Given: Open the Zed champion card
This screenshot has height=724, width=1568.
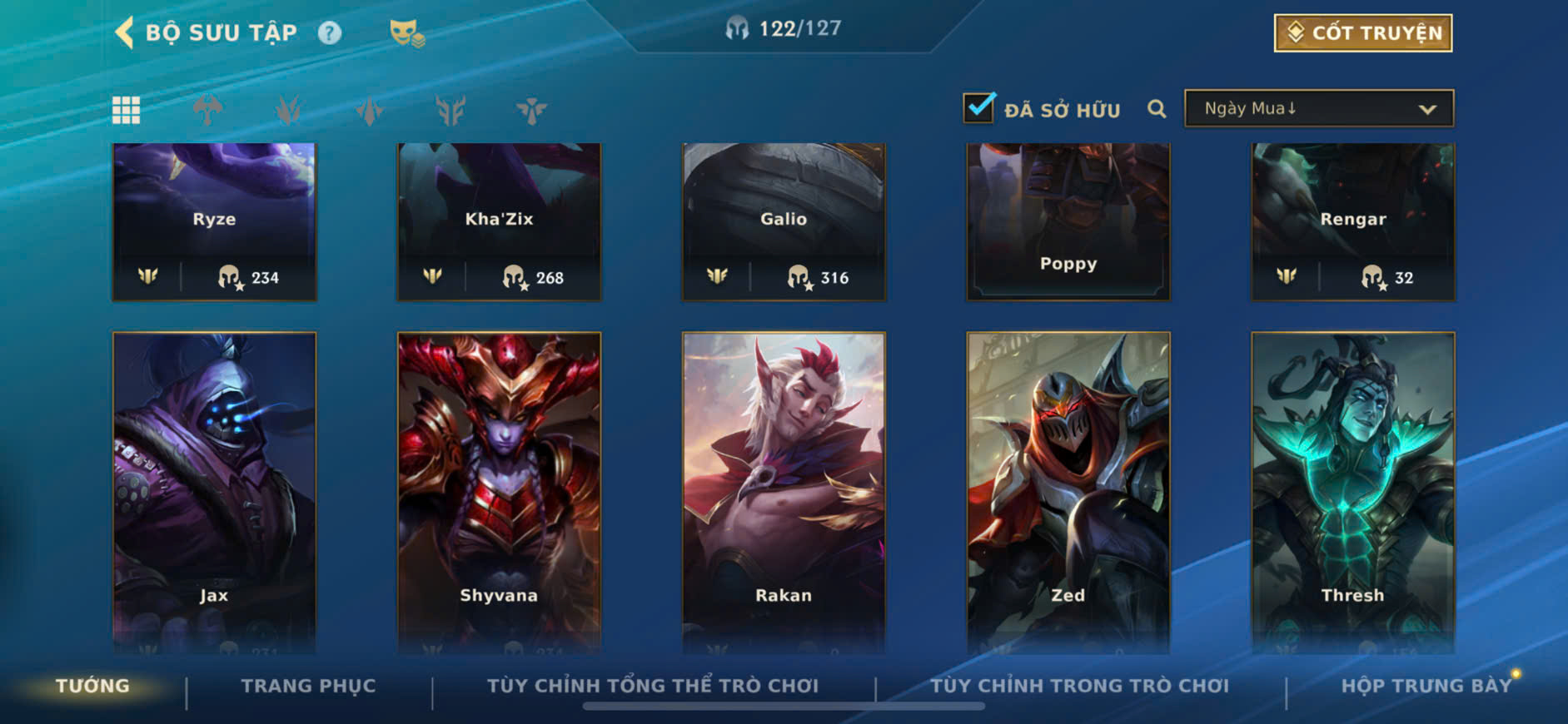Looking at the screenshot, I should (x=1068, y=491).
